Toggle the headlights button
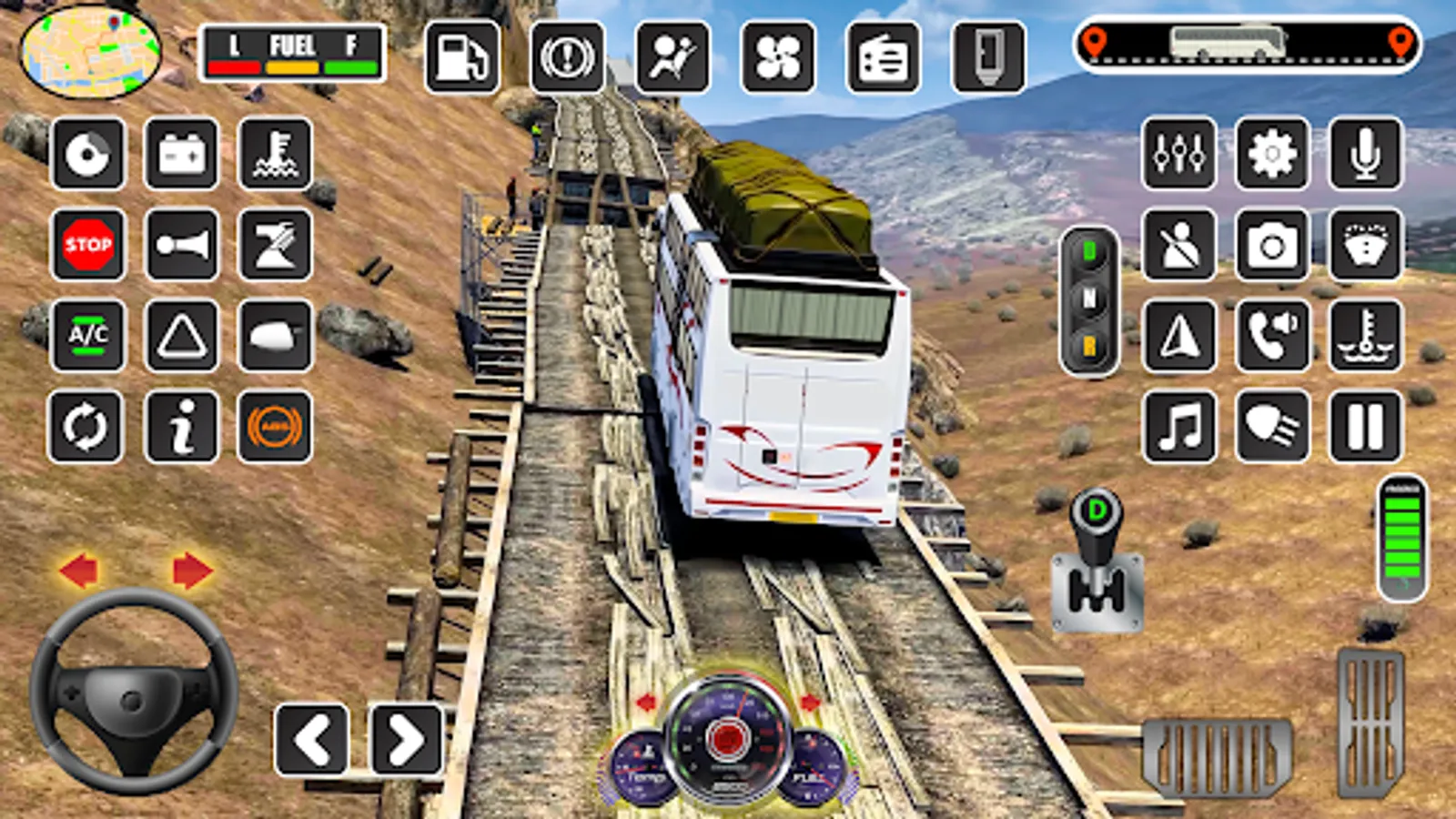 (1272, 427)
